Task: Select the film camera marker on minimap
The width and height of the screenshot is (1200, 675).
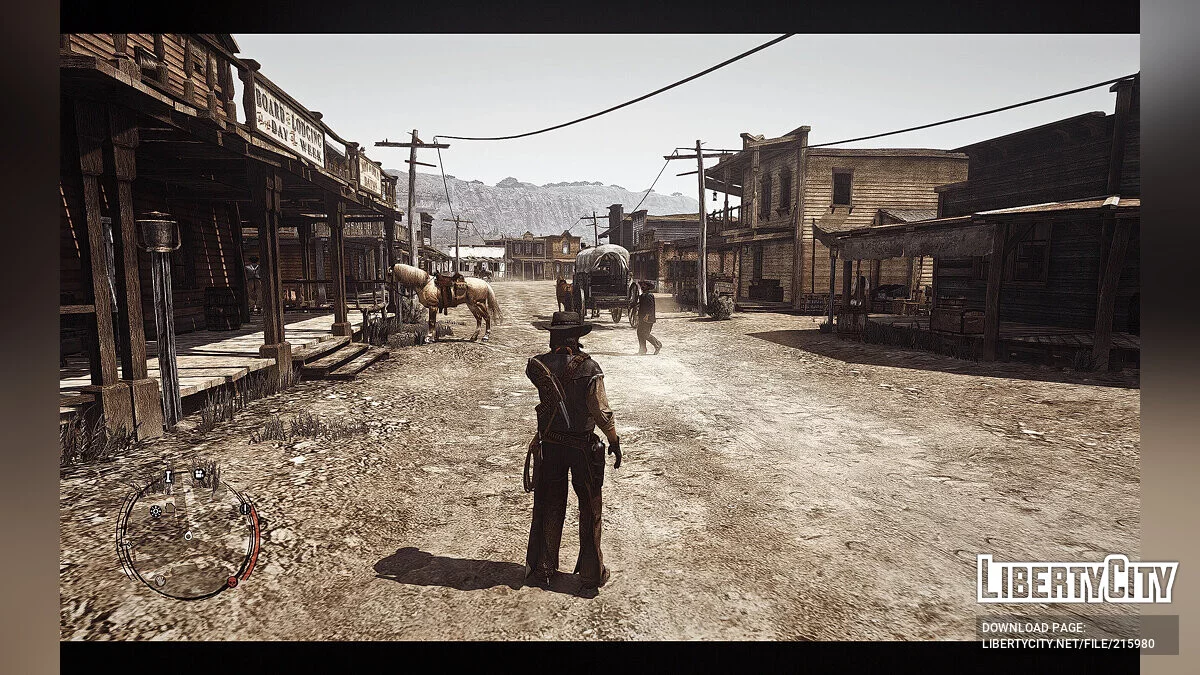Action: coord(199,474)
